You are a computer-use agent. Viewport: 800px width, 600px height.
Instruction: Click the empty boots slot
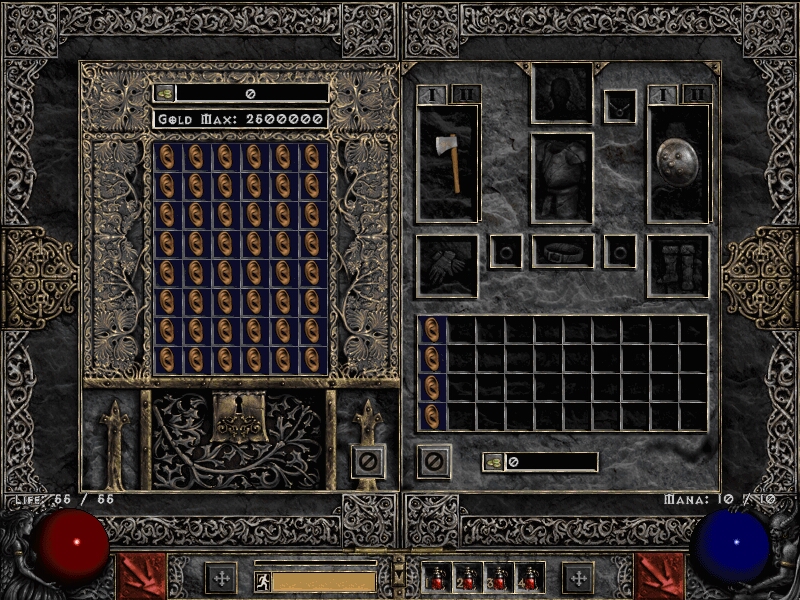678,266
